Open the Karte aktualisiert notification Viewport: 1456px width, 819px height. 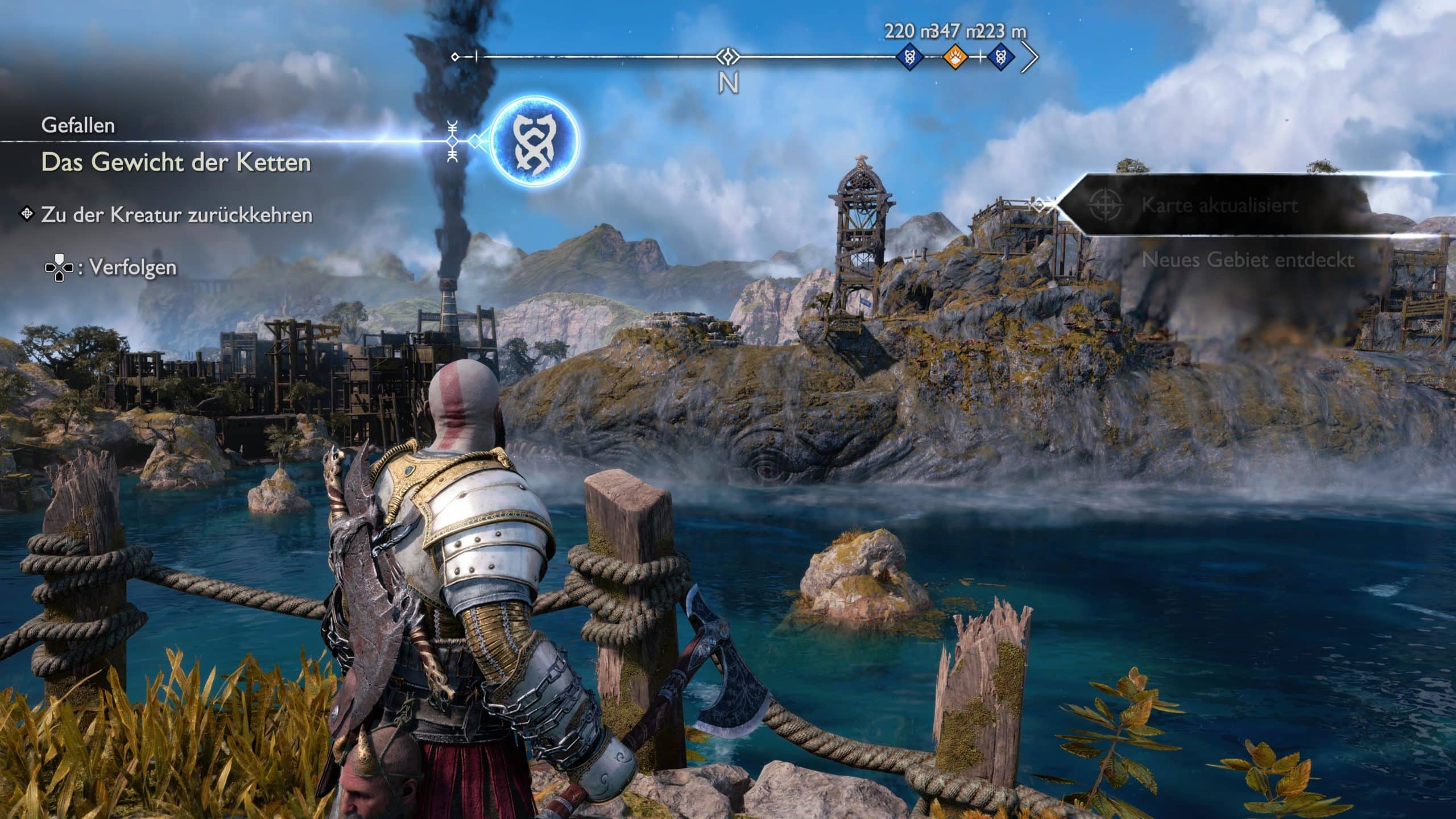point(1219,205)
